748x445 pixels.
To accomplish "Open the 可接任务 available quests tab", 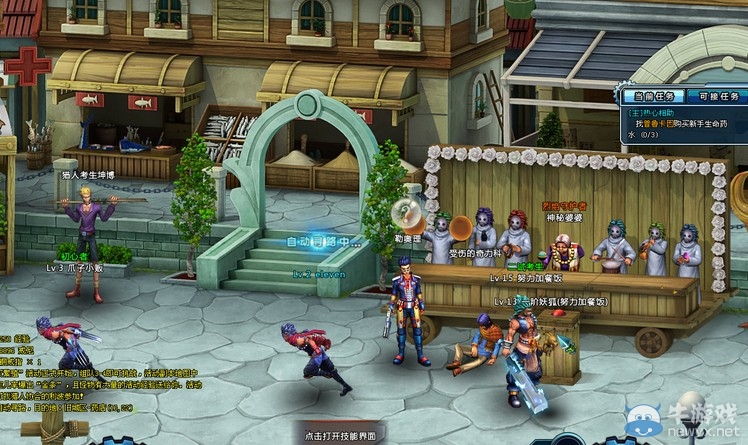I will 717,96.
